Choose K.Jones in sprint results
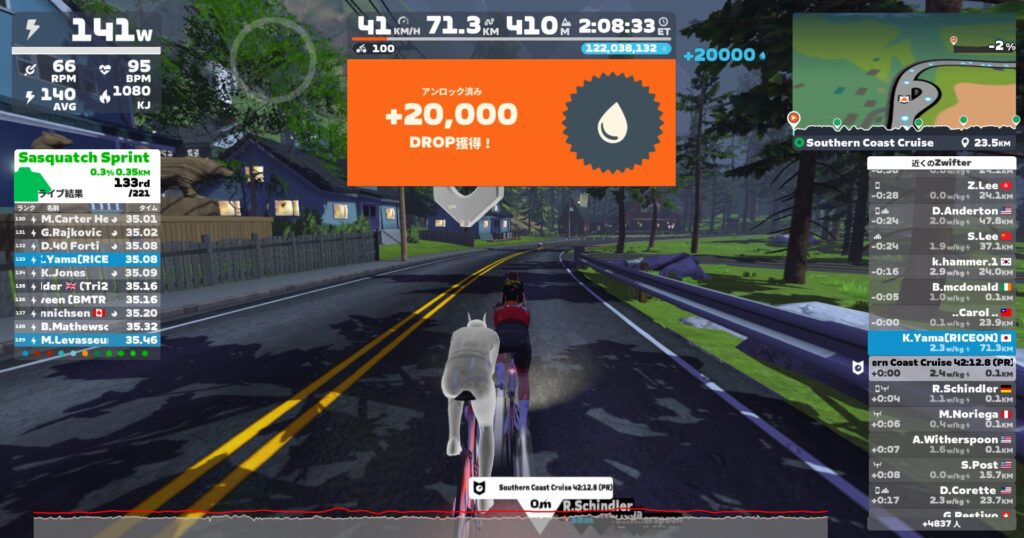Image resolution: width=1024 pixels, height=538 pixels. point(86,272)
